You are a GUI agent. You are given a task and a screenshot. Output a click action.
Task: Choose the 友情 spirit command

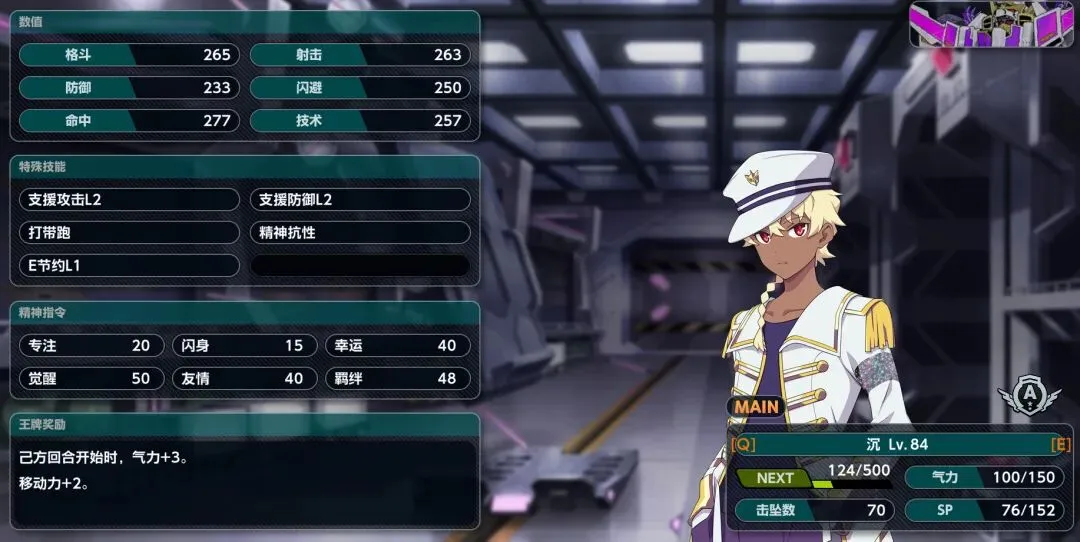(243, 379)
